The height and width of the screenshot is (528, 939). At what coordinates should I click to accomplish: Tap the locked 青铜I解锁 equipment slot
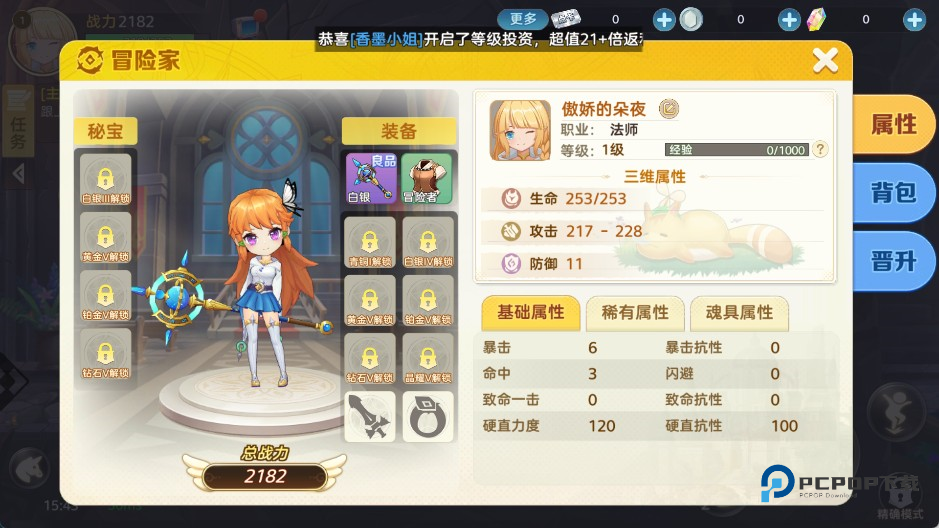click(x=371, y=242)
